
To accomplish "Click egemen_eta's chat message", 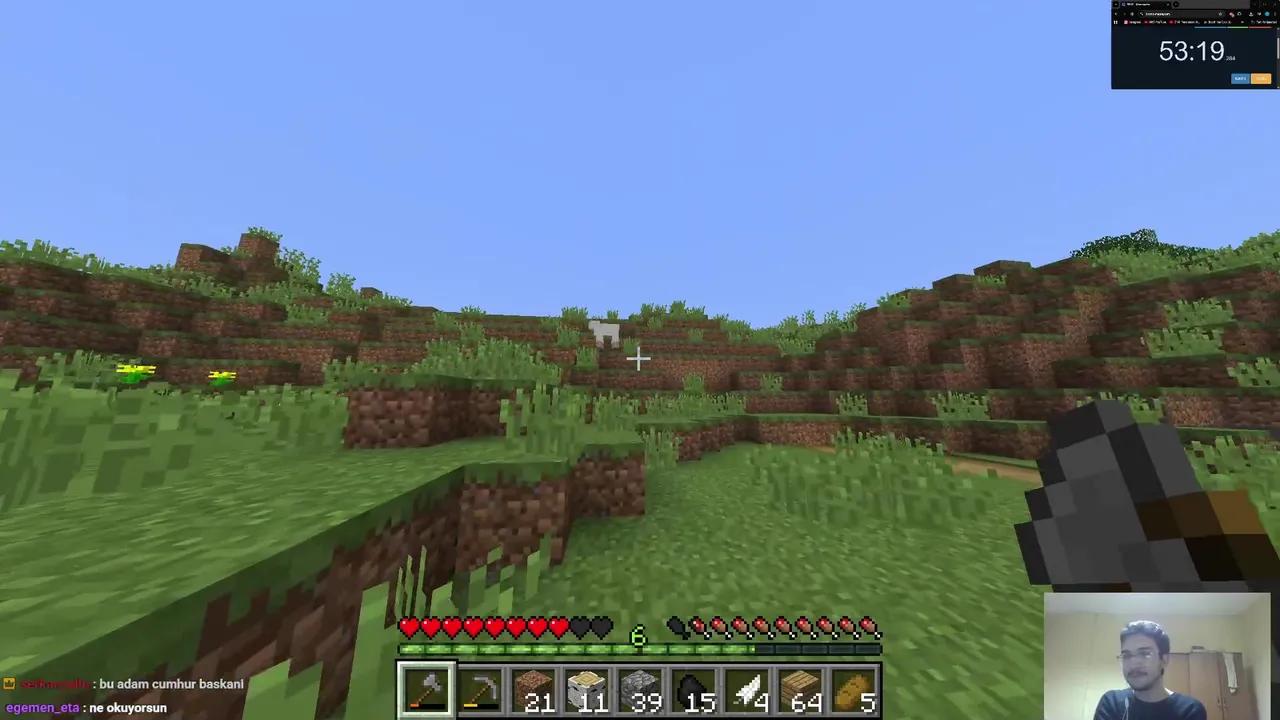I will pos(85,707).
